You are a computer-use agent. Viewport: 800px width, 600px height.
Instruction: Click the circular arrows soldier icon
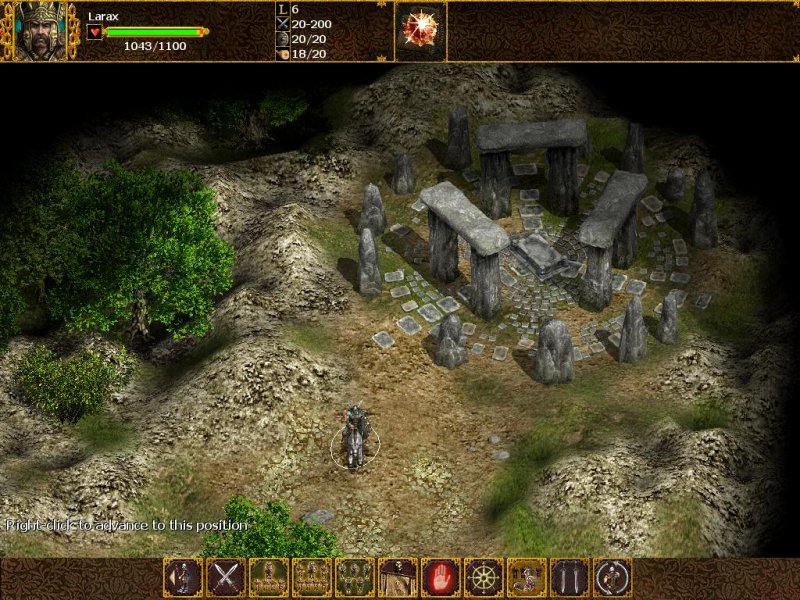(613, 577)
